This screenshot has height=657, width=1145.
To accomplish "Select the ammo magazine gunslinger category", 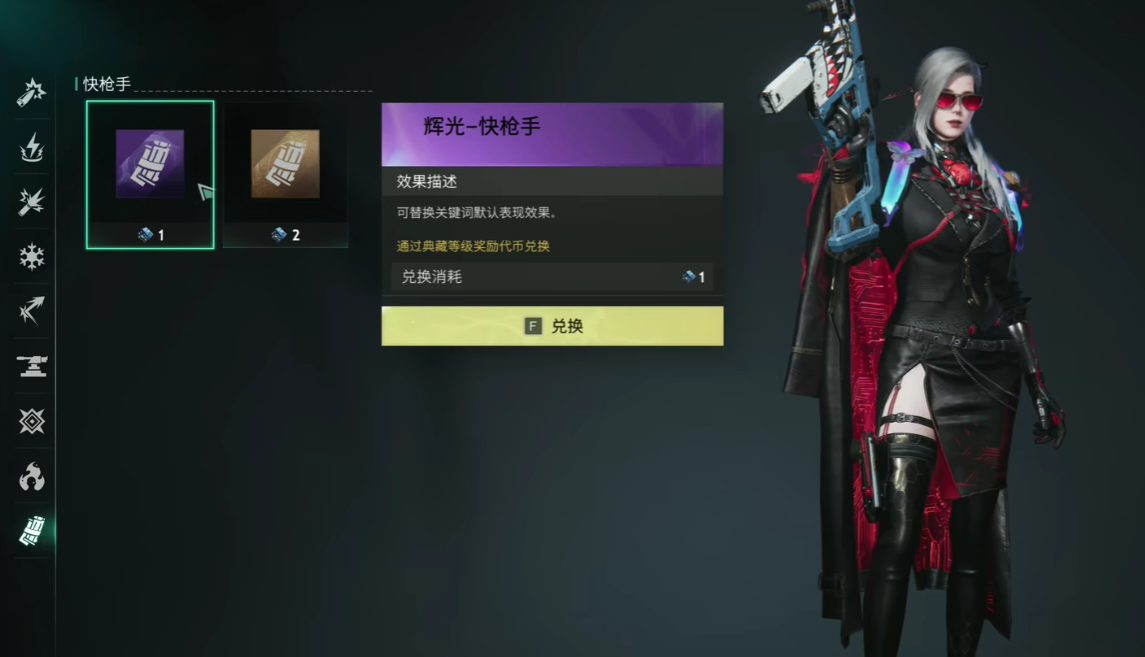I will [32, 531].
